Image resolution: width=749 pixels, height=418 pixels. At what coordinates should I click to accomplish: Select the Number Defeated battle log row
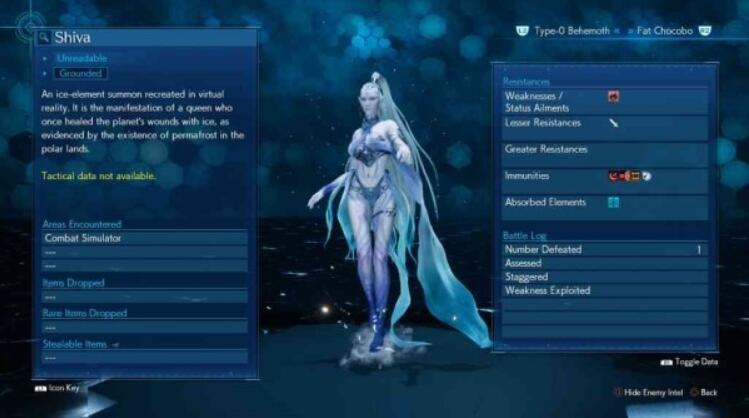(x=604, y=249)
